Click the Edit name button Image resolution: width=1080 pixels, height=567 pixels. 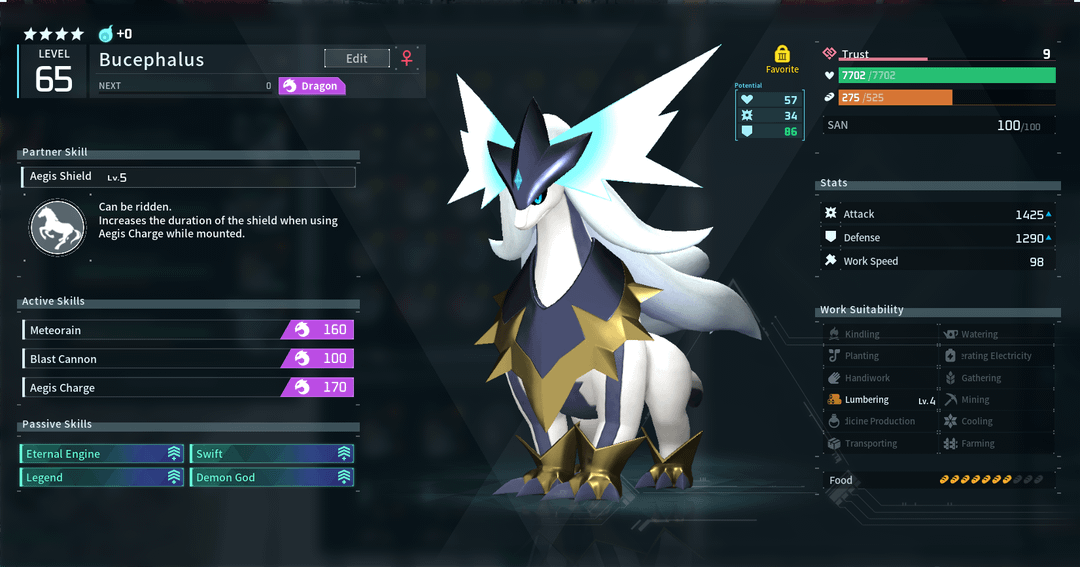point(356,59)
